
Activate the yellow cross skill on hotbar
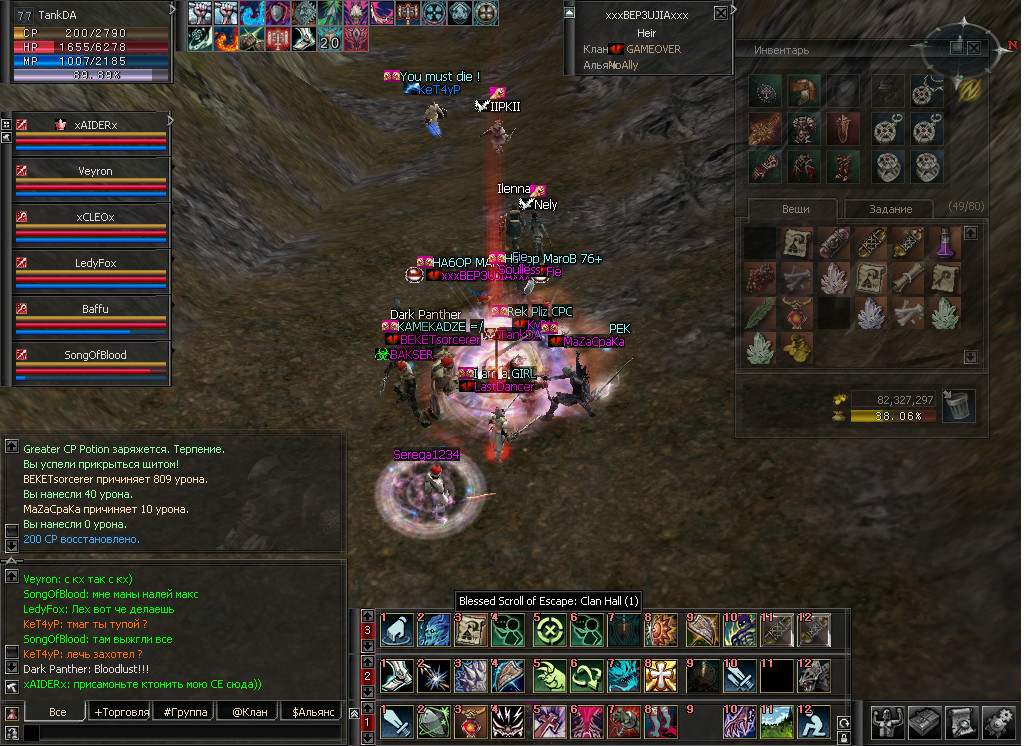(x=663, y=676)
